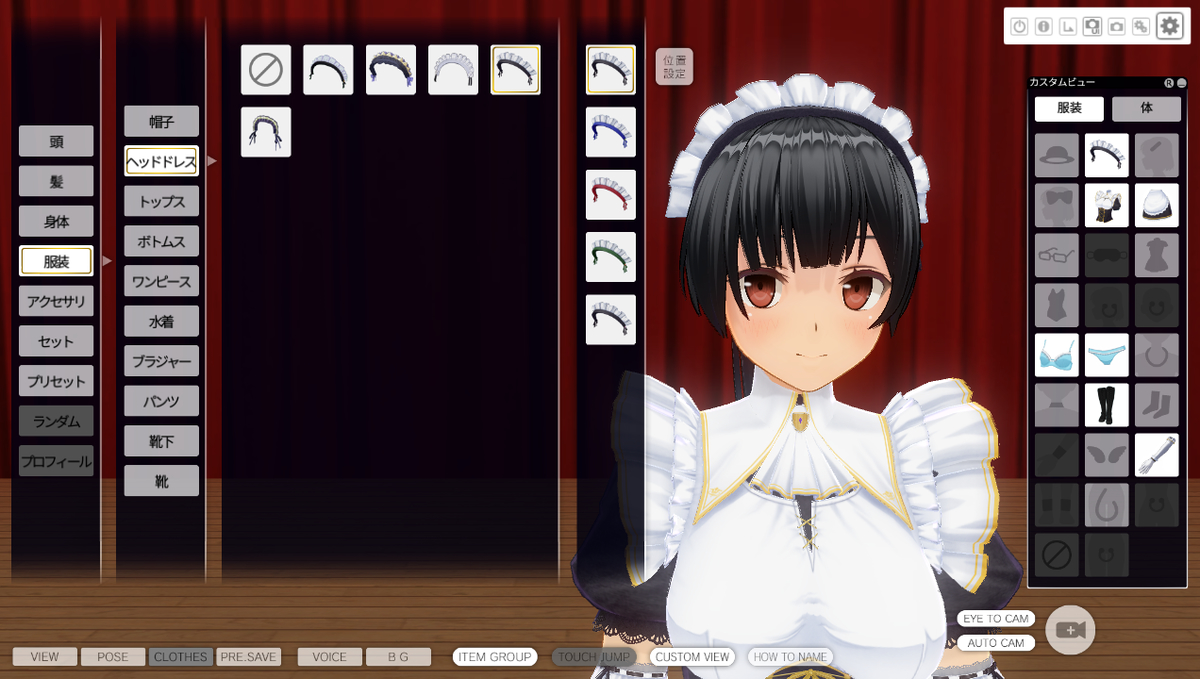Open the 髪 (hair) category
This screenshot has height=679, width=1200.
point(56,181)
